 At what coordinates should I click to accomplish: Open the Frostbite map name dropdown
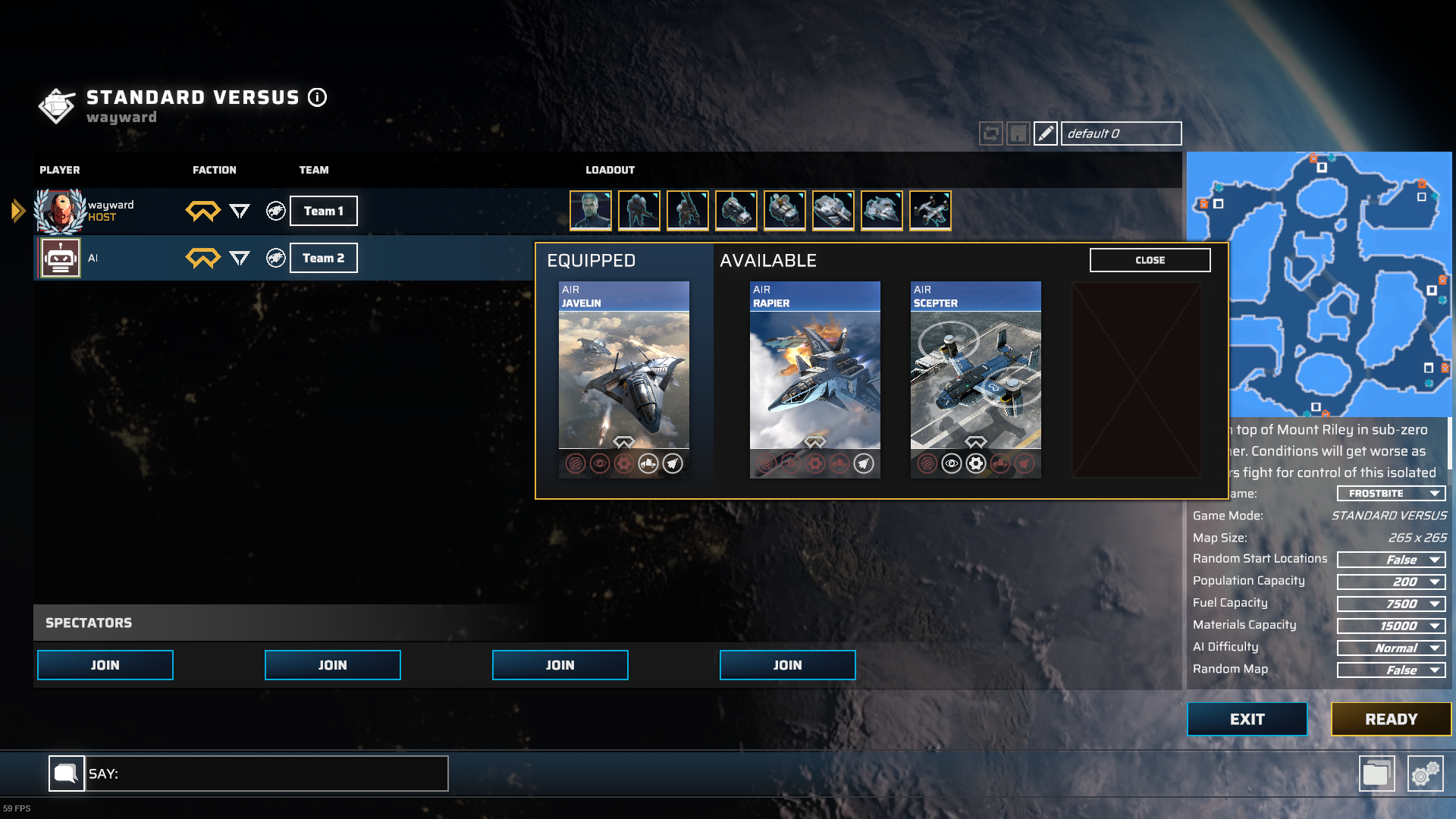(x=1391, y=494)
